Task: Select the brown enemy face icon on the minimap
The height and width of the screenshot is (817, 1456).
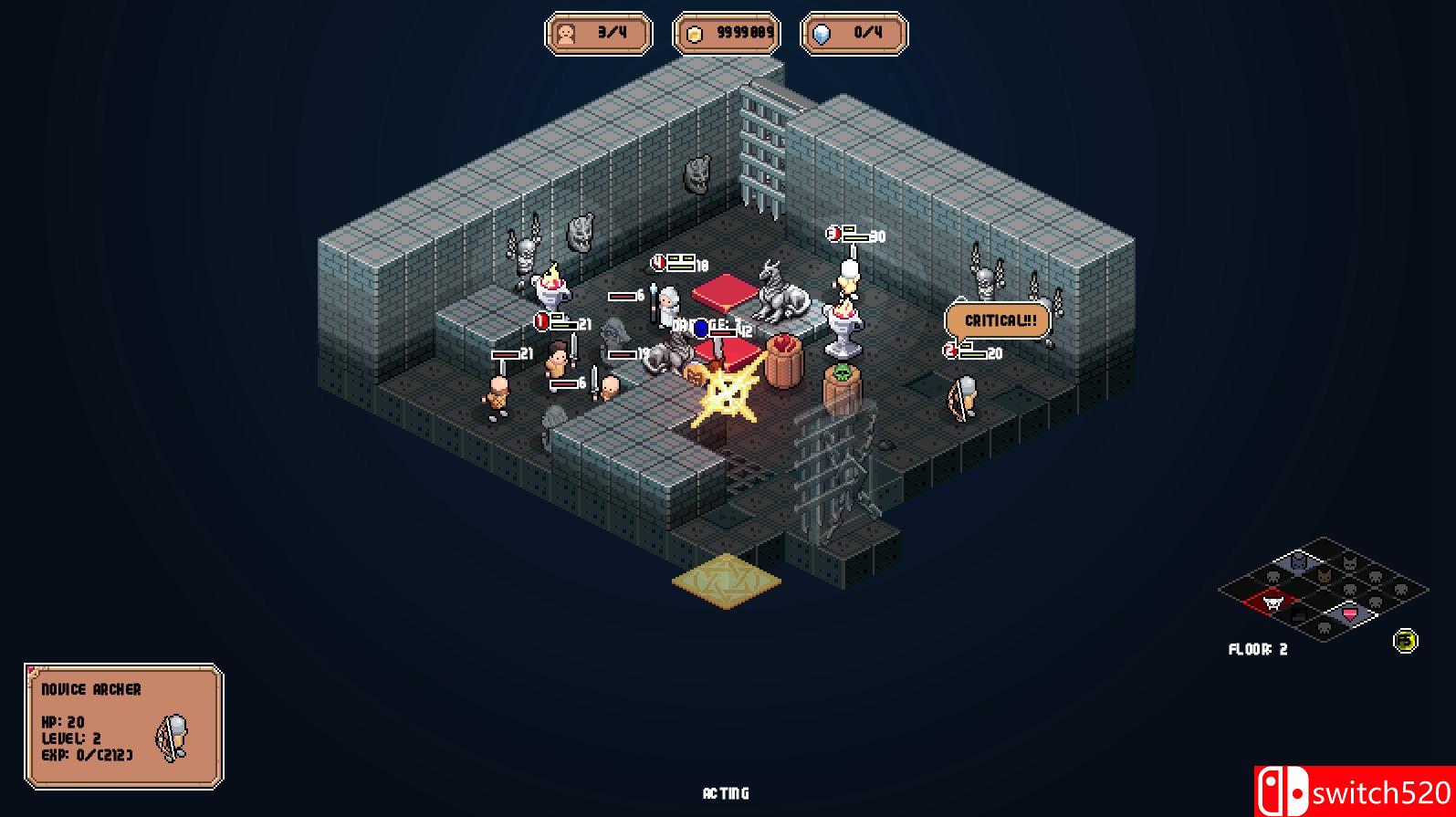Action: click(x=1324, y=577)
